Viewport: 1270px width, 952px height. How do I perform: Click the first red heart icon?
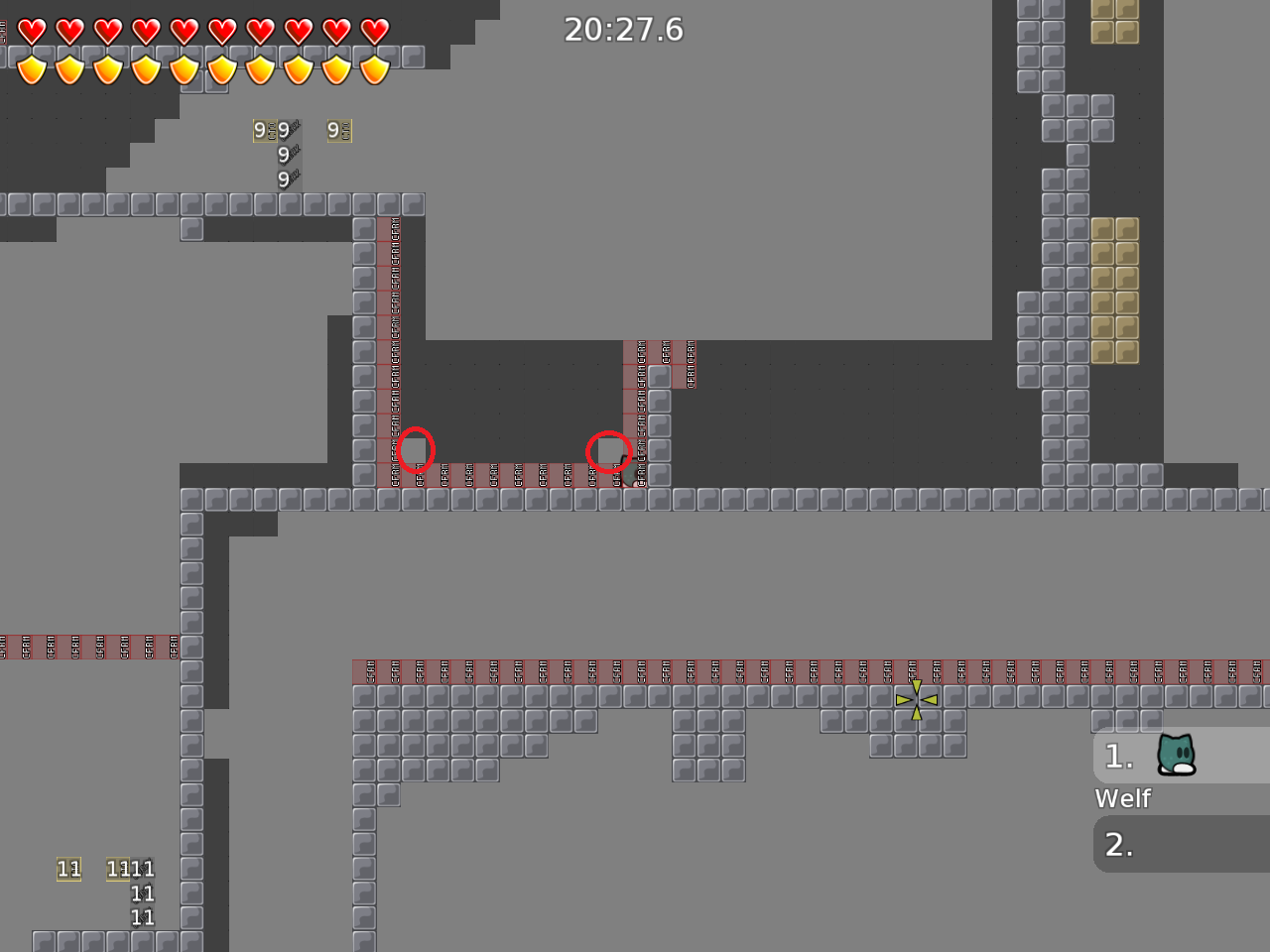30,30
